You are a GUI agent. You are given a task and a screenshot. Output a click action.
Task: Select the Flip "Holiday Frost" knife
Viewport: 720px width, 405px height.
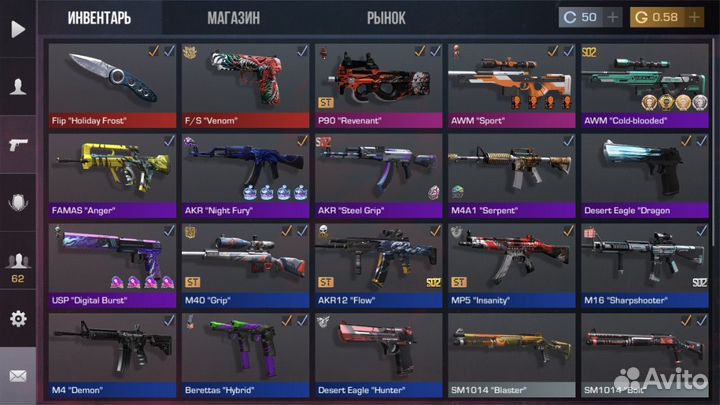tap(112, 83)
